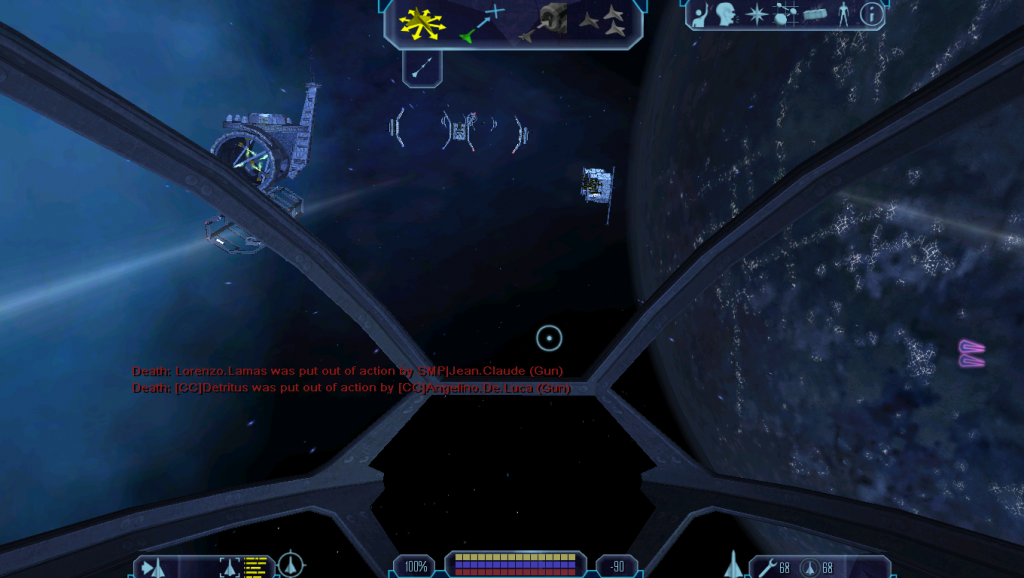This screenshot has height=578, width=1024.
Task: Open the raised-hand figure menu
Action: pos(700,14)
